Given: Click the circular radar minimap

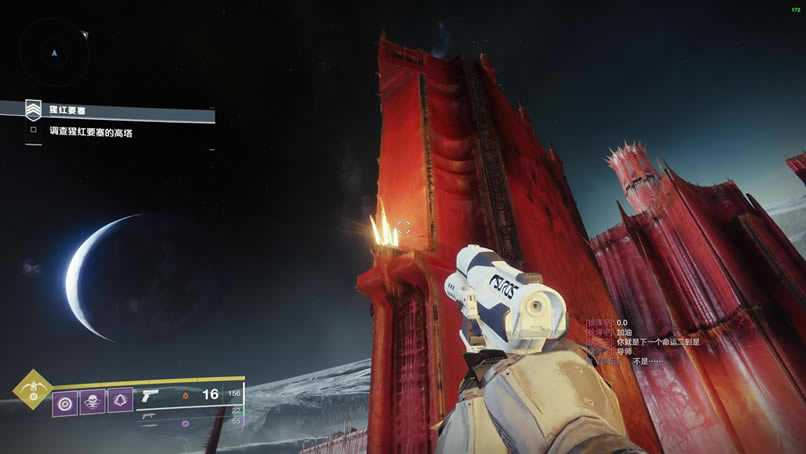Looking at the screenshot, I should 56,50.
